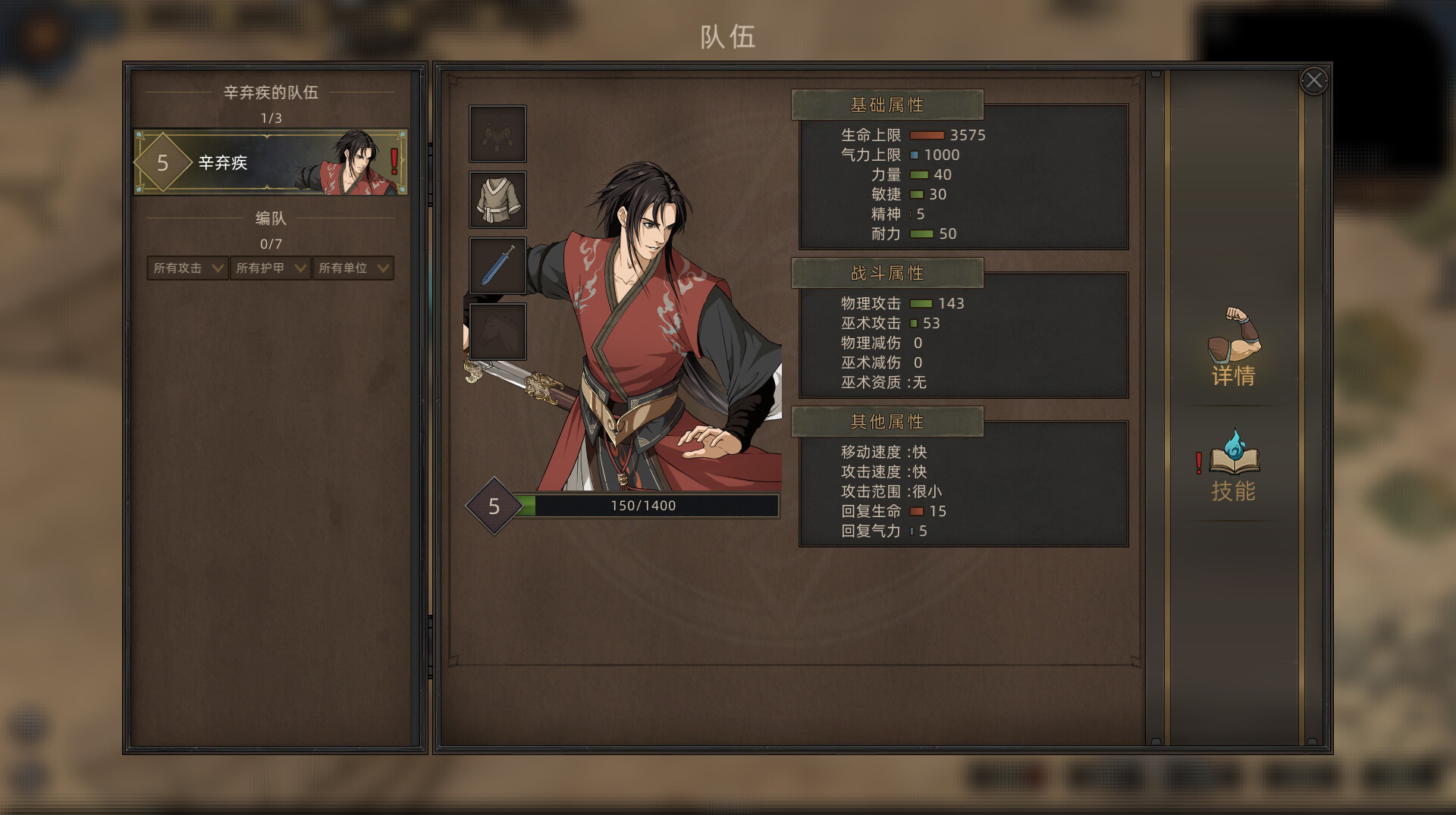Image resolution: width=1456 pixels, height=815 pixels.
Task: Open the 所有单位 filter dropdown
Action: click(353, 268)
